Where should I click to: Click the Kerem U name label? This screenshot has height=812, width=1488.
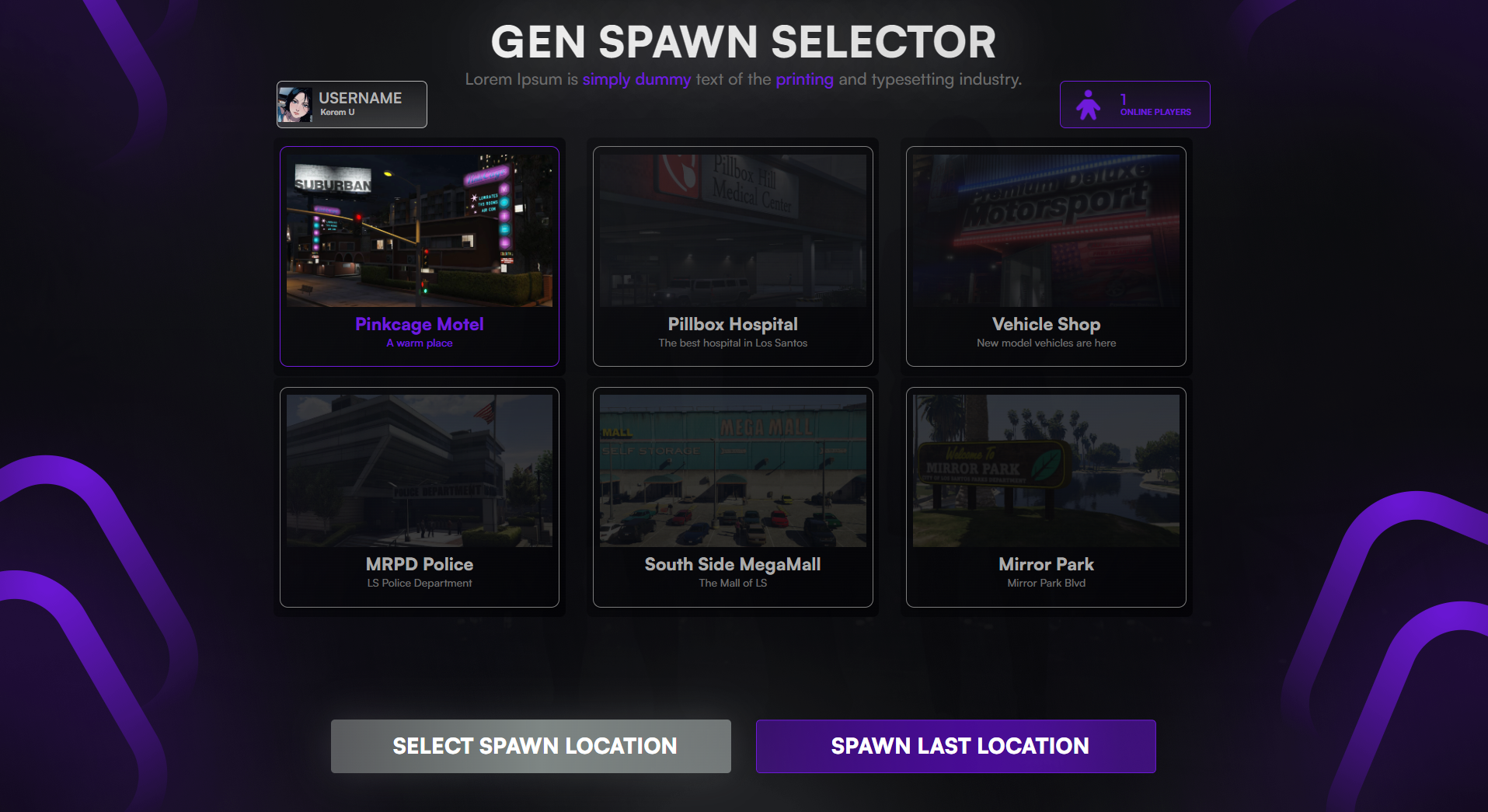click(x=337, y=111)
